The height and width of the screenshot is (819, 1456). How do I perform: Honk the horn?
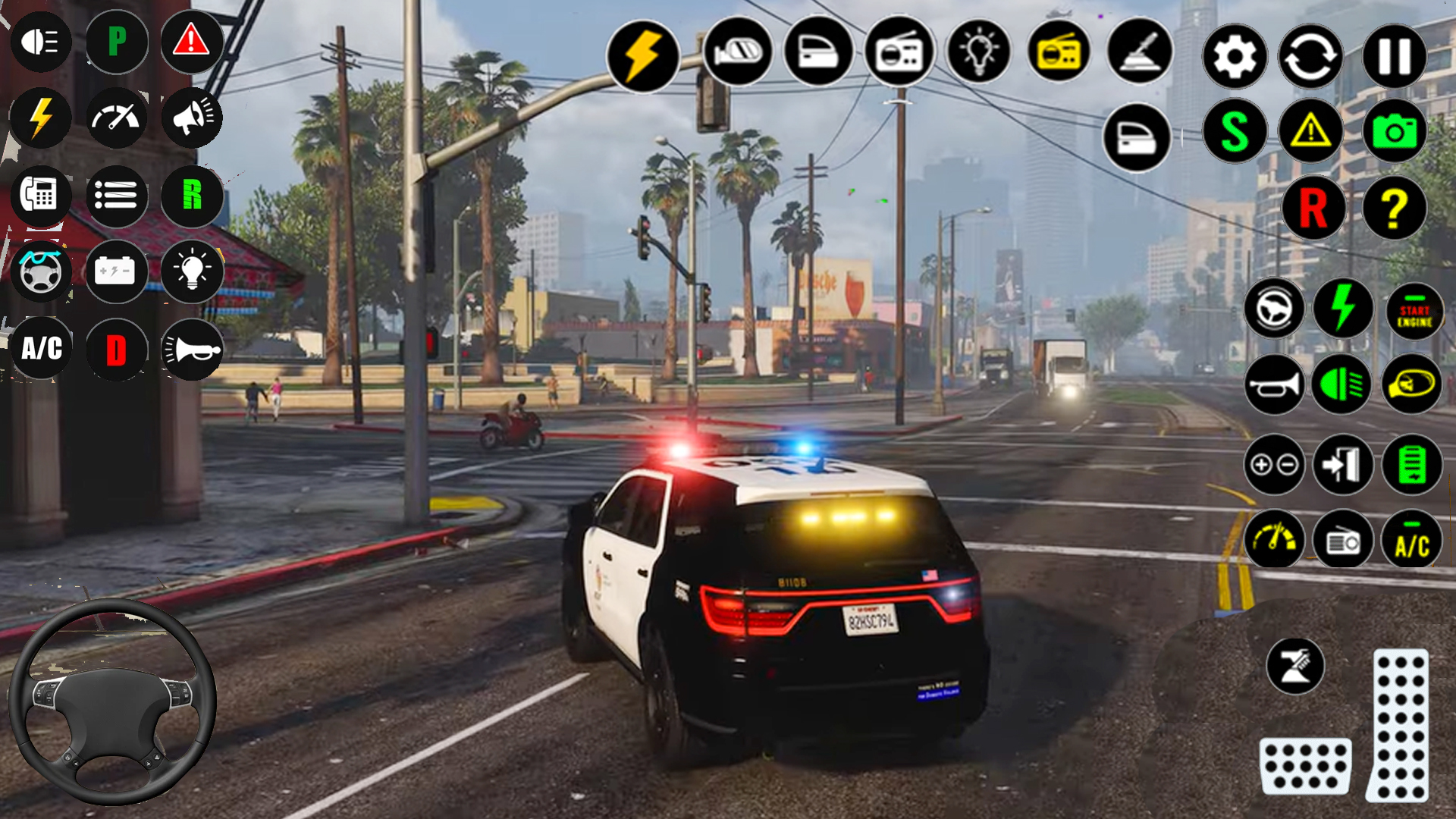[x=1274, y=385]
